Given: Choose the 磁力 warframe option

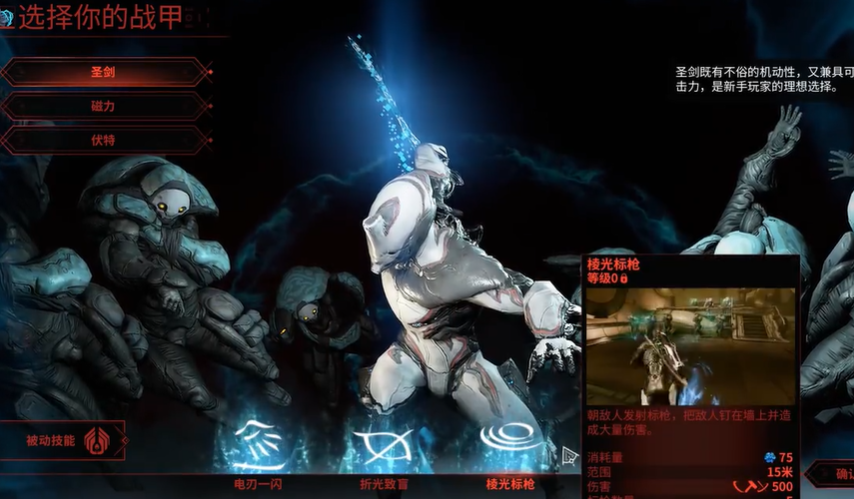Looking at the screenshot, I should pos(104,107).
